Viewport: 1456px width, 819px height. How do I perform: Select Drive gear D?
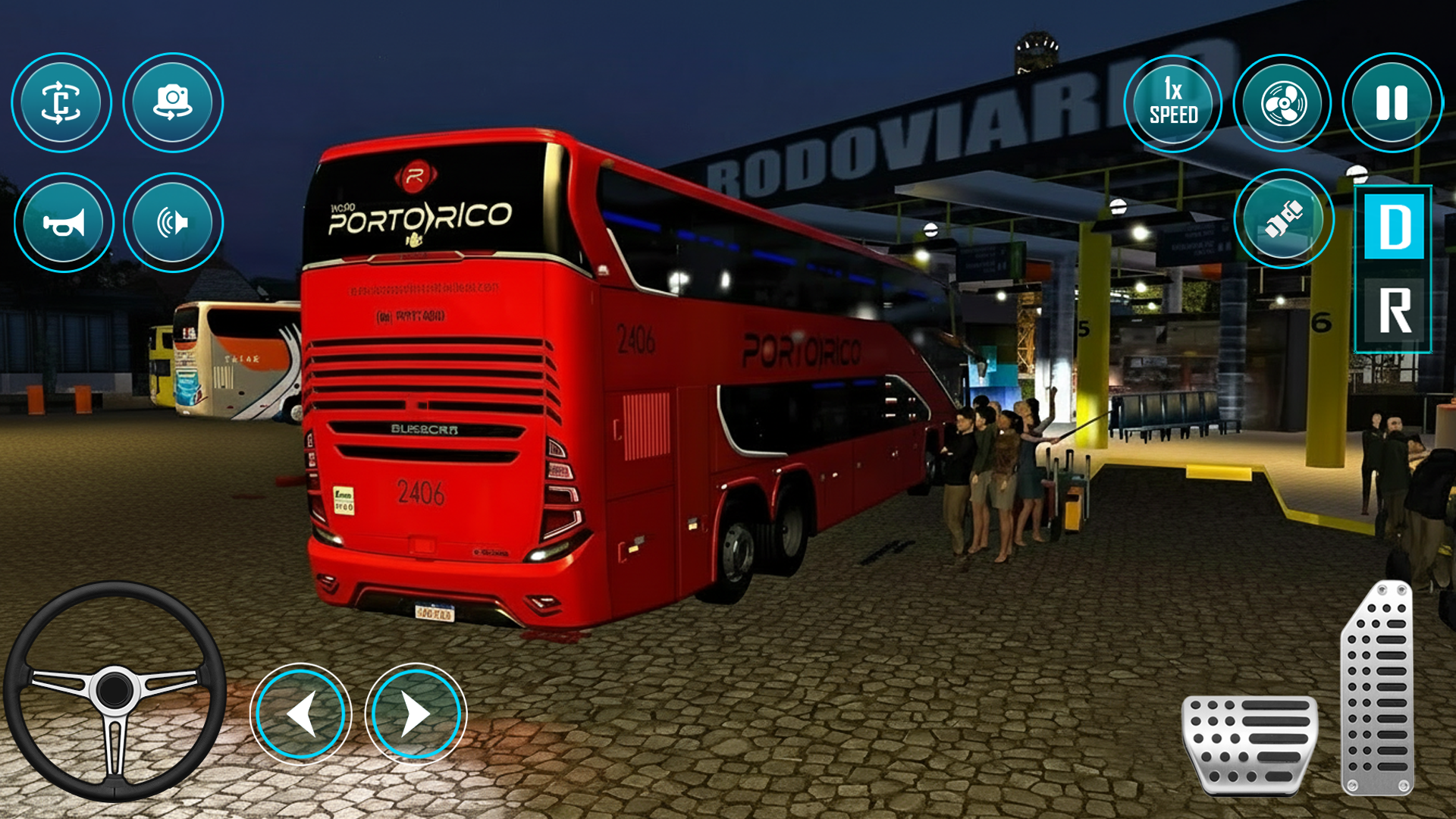tap(1394, 227)
